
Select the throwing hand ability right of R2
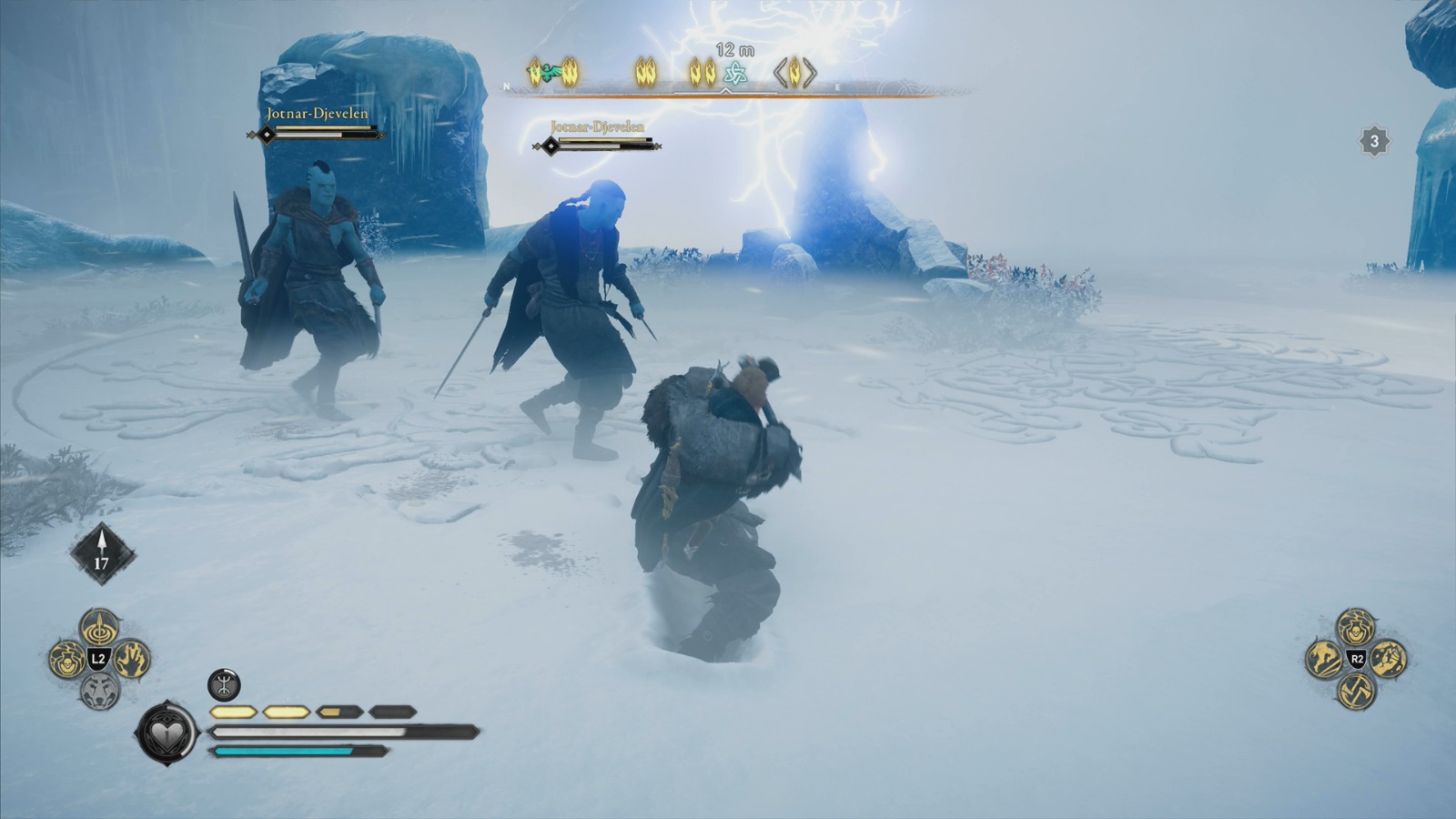pos(1388,660)
